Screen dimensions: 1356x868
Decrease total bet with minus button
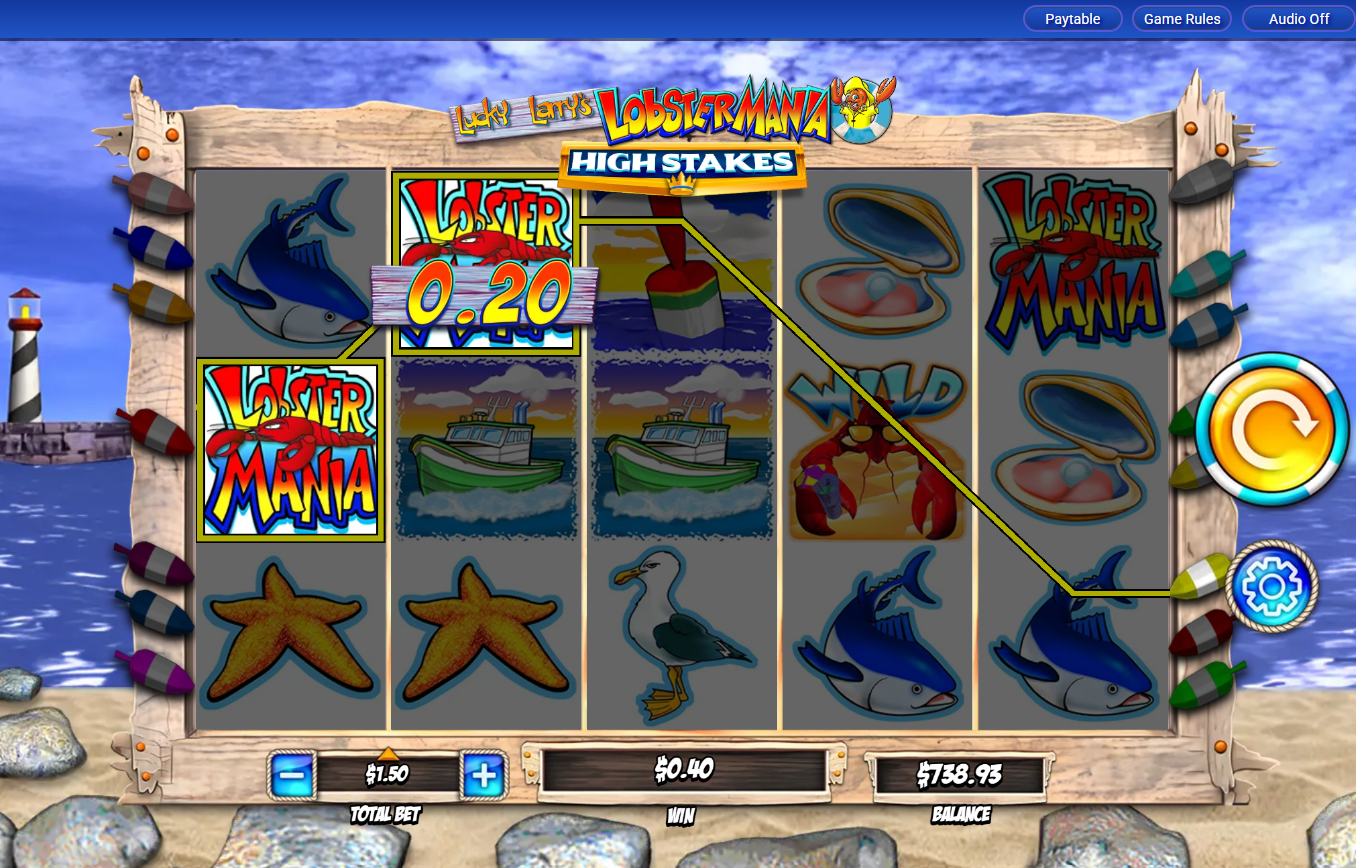tap(291, 775)
